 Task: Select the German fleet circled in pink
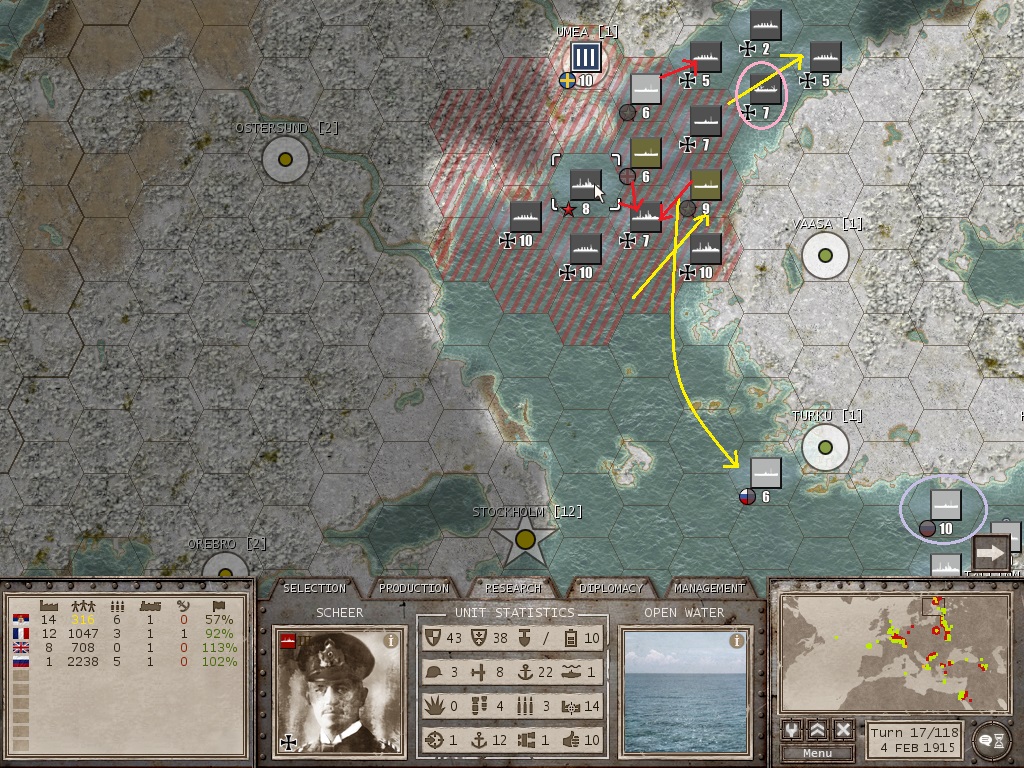pos(765,90)
